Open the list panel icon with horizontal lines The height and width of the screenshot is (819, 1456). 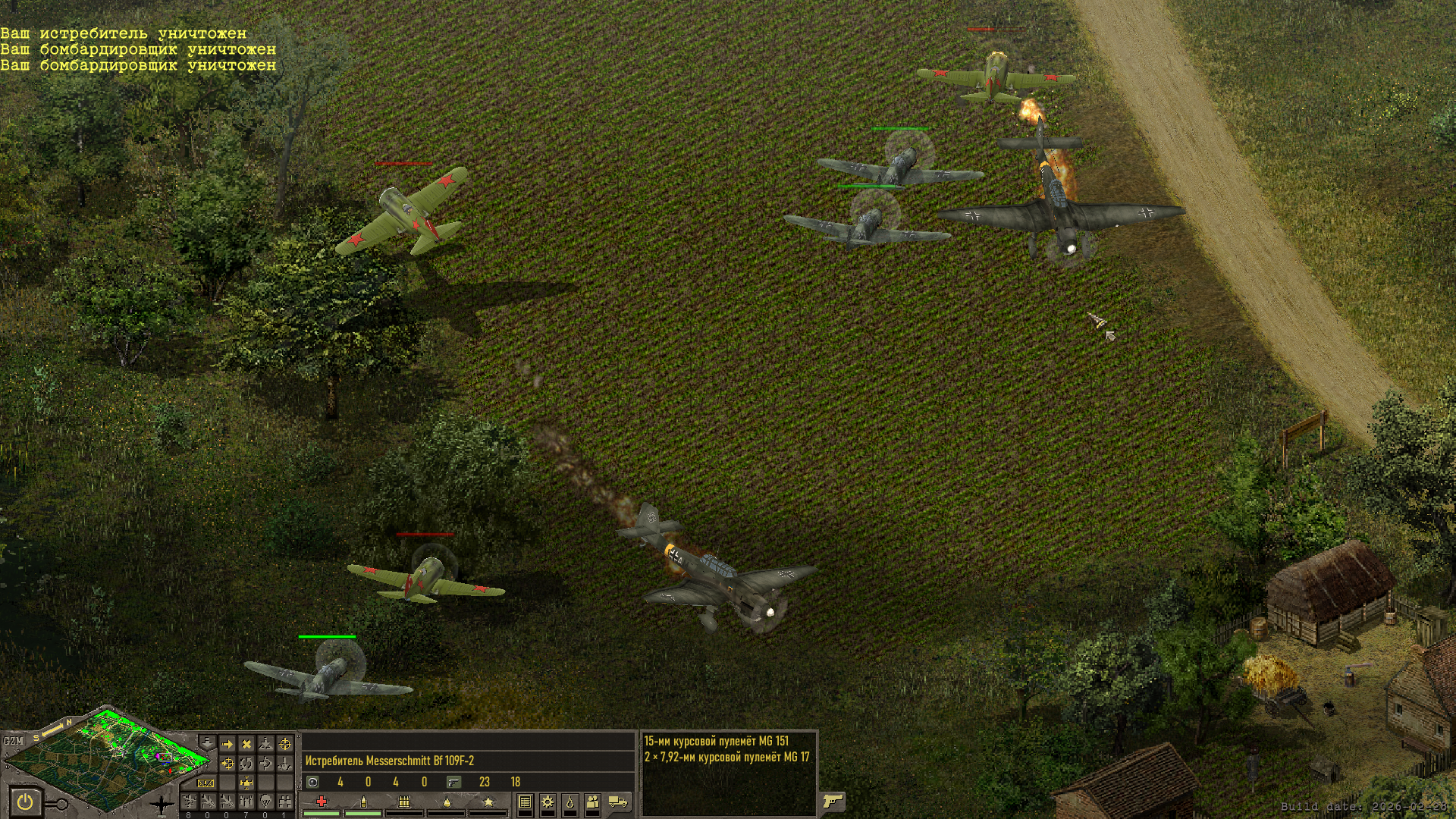pos(525,802)
